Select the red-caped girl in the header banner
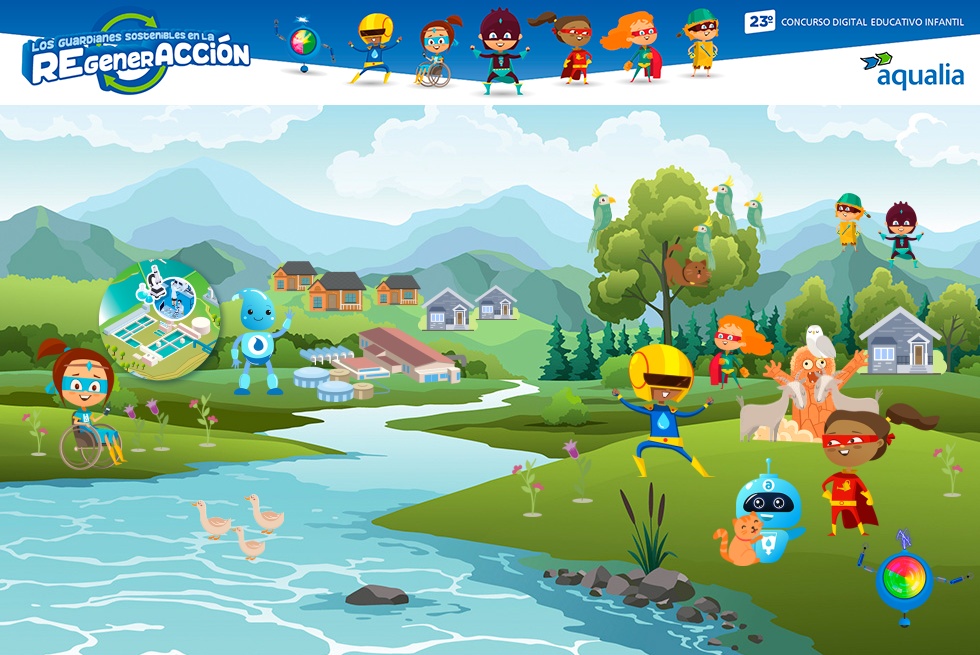980x655 pixels. pos(572,48)
